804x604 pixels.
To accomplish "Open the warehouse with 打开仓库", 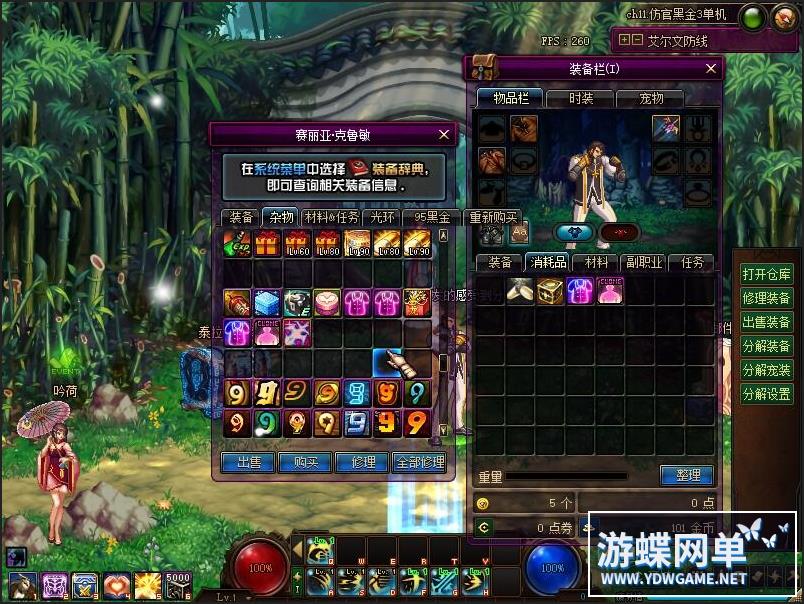I will pyautogui.click(x=766, y=274).
